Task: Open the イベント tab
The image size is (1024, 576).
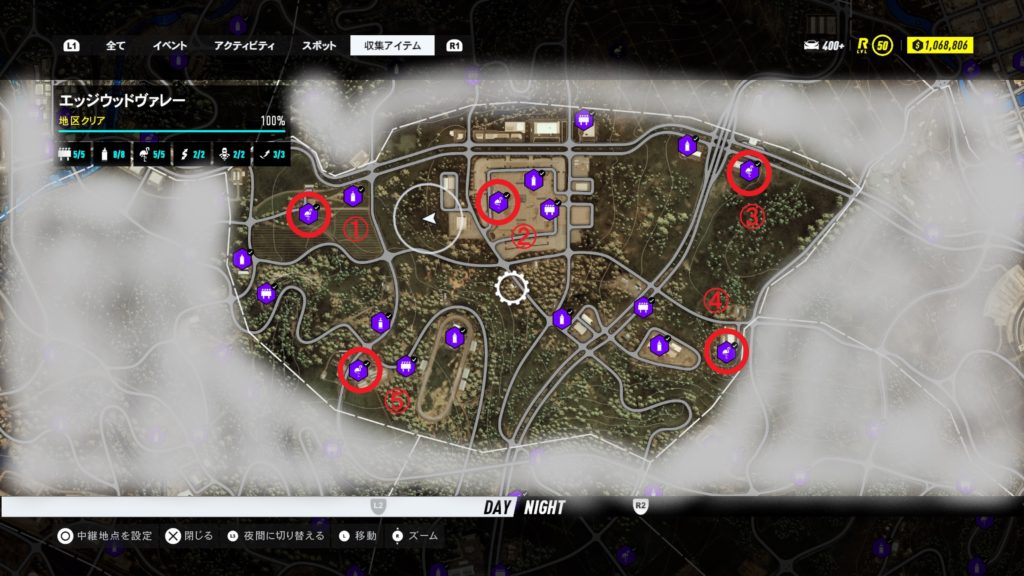Action: click(170, 46)
